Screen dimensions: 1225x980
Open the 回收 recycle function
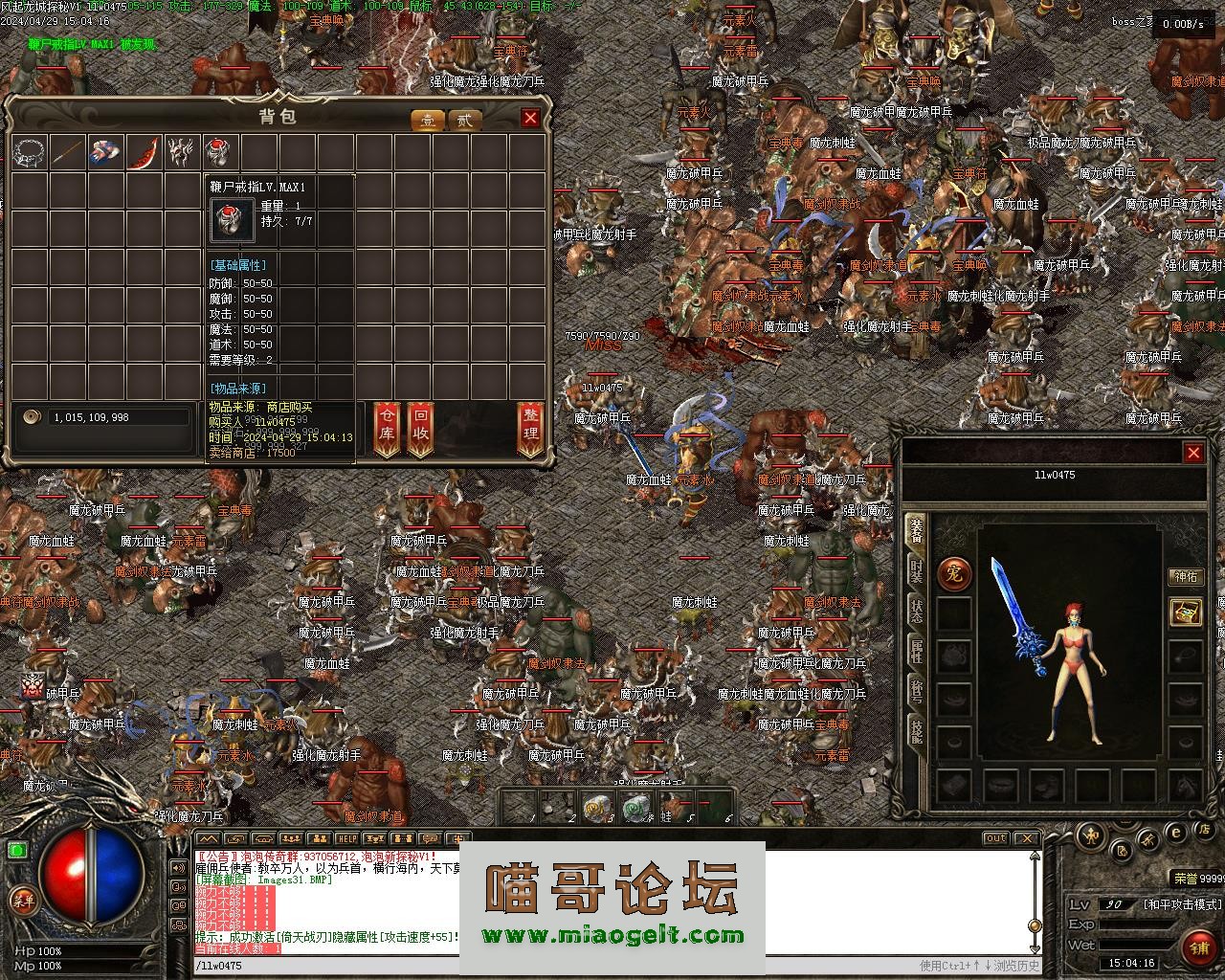coord(420,429)
